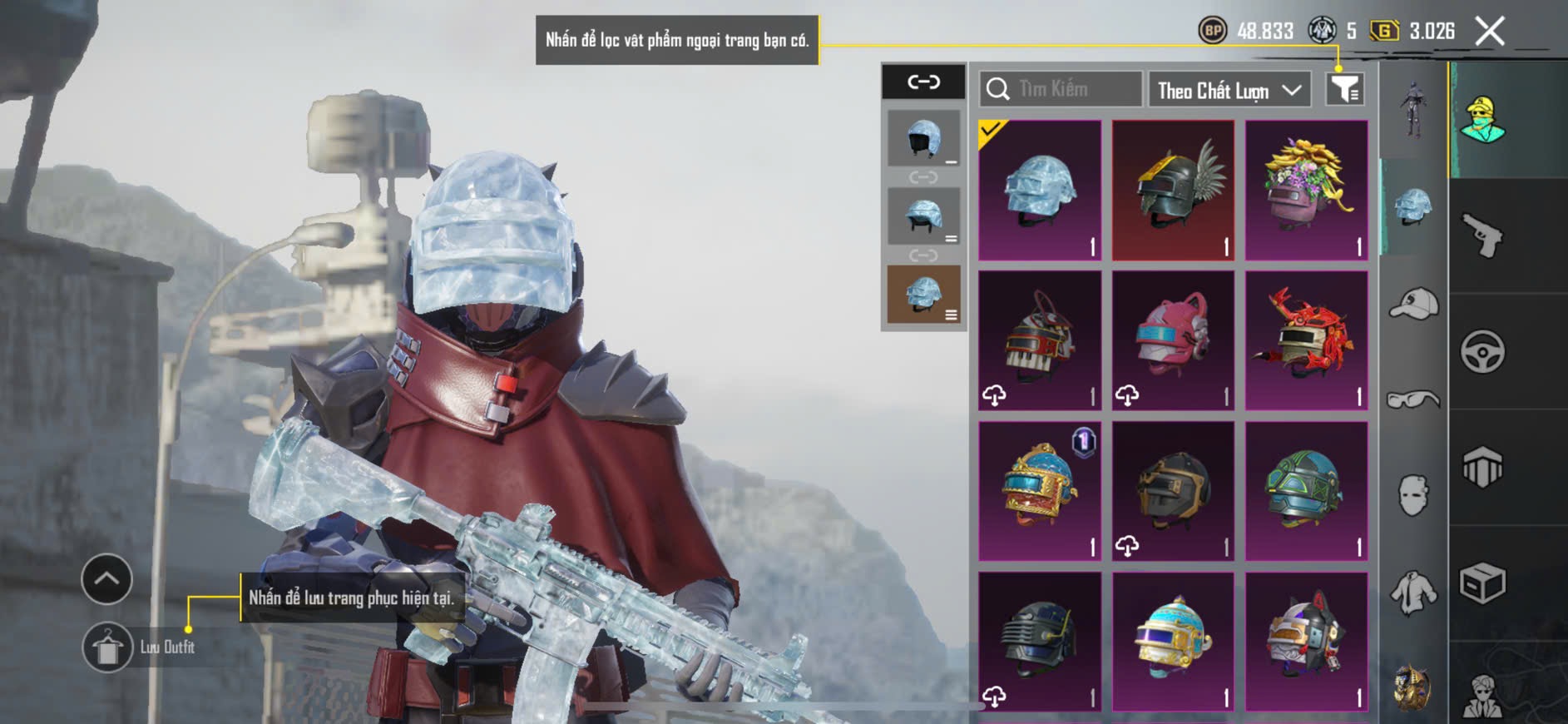The height and width of the screenshot is (724, 1568).
Task: Toggle the owned items filter funnel
Action: click(x=1344, y=89)
